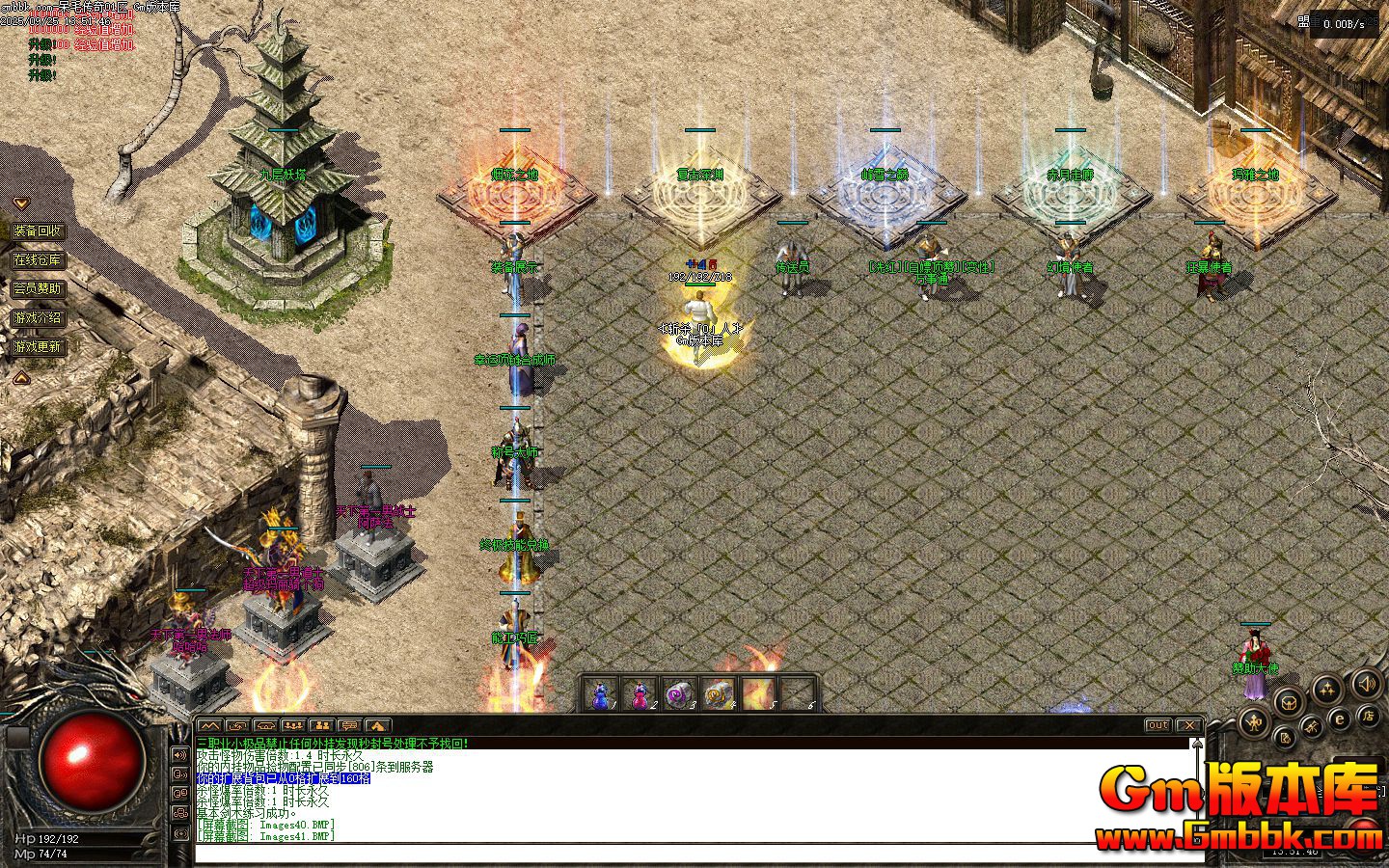
Task: Close the chat panel with the X button
Action: [1190, 725]
